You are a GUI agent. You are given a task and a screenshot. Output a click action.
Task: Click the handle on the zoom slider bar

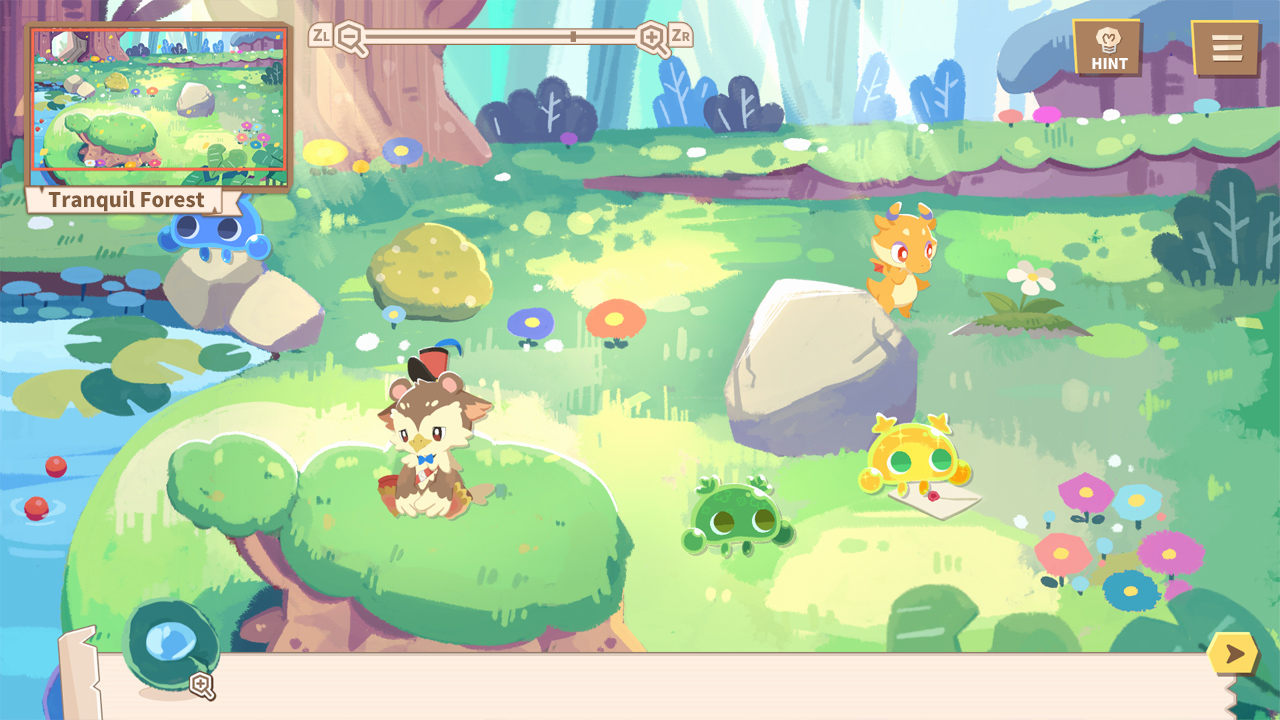(572, 34)
